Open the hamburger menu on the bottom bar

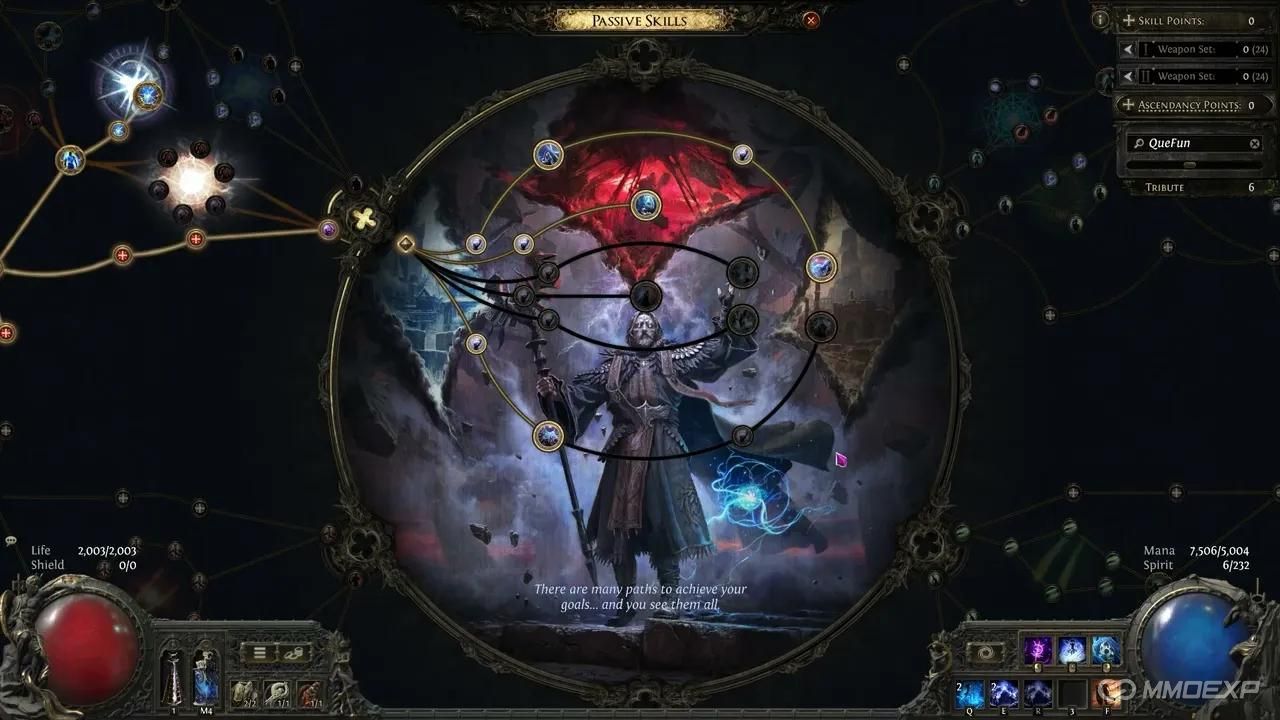(x=259, y=652)
